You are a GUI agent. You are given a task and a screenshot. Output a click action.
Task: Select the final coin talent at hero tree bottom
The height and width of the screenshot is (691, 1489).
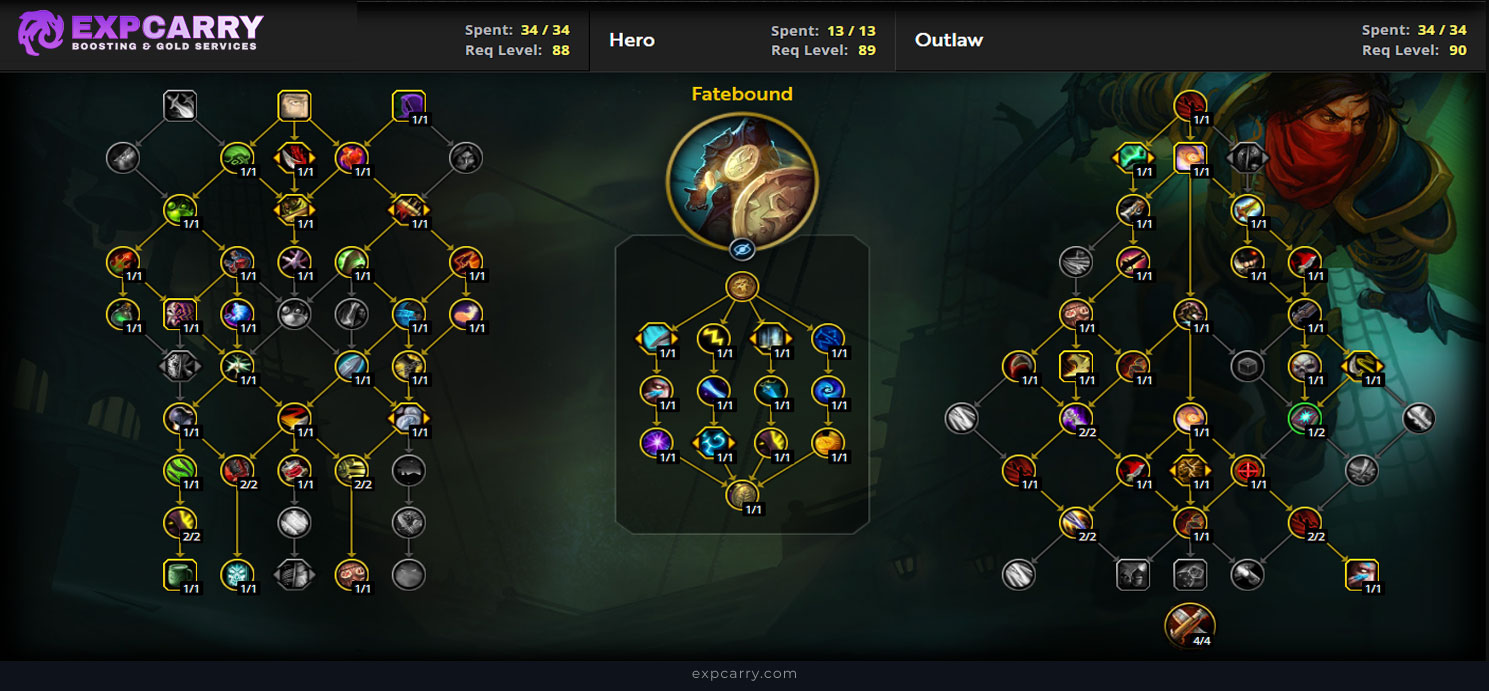tap(741, 494)
